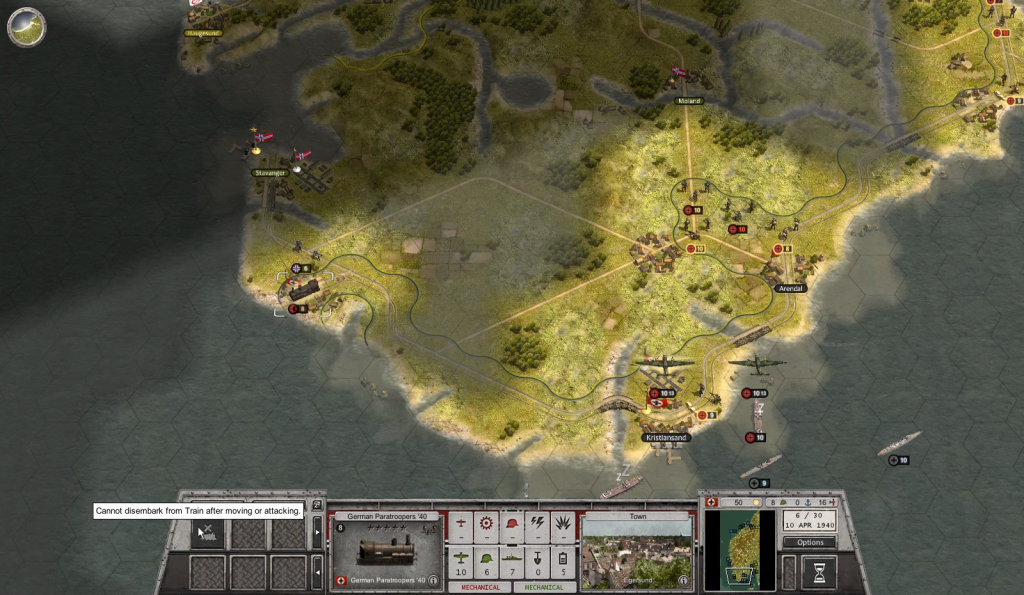Select the train unit portrait

click(x=386, y=550)
